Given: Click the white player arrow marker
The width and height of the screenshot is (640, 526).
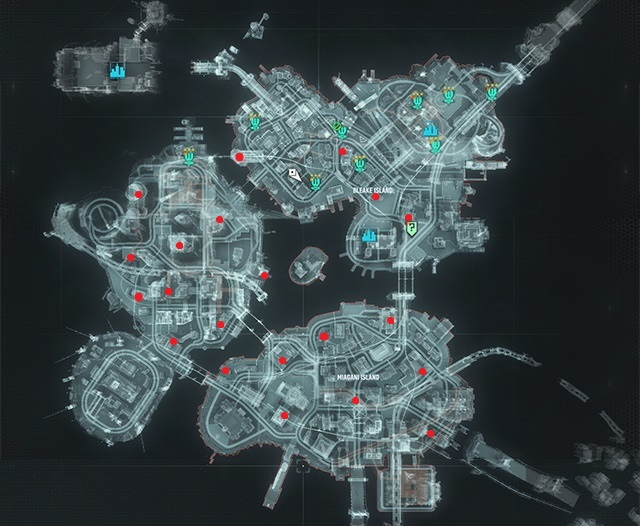Looking at the screenshot, I should [x=294, y=173].
